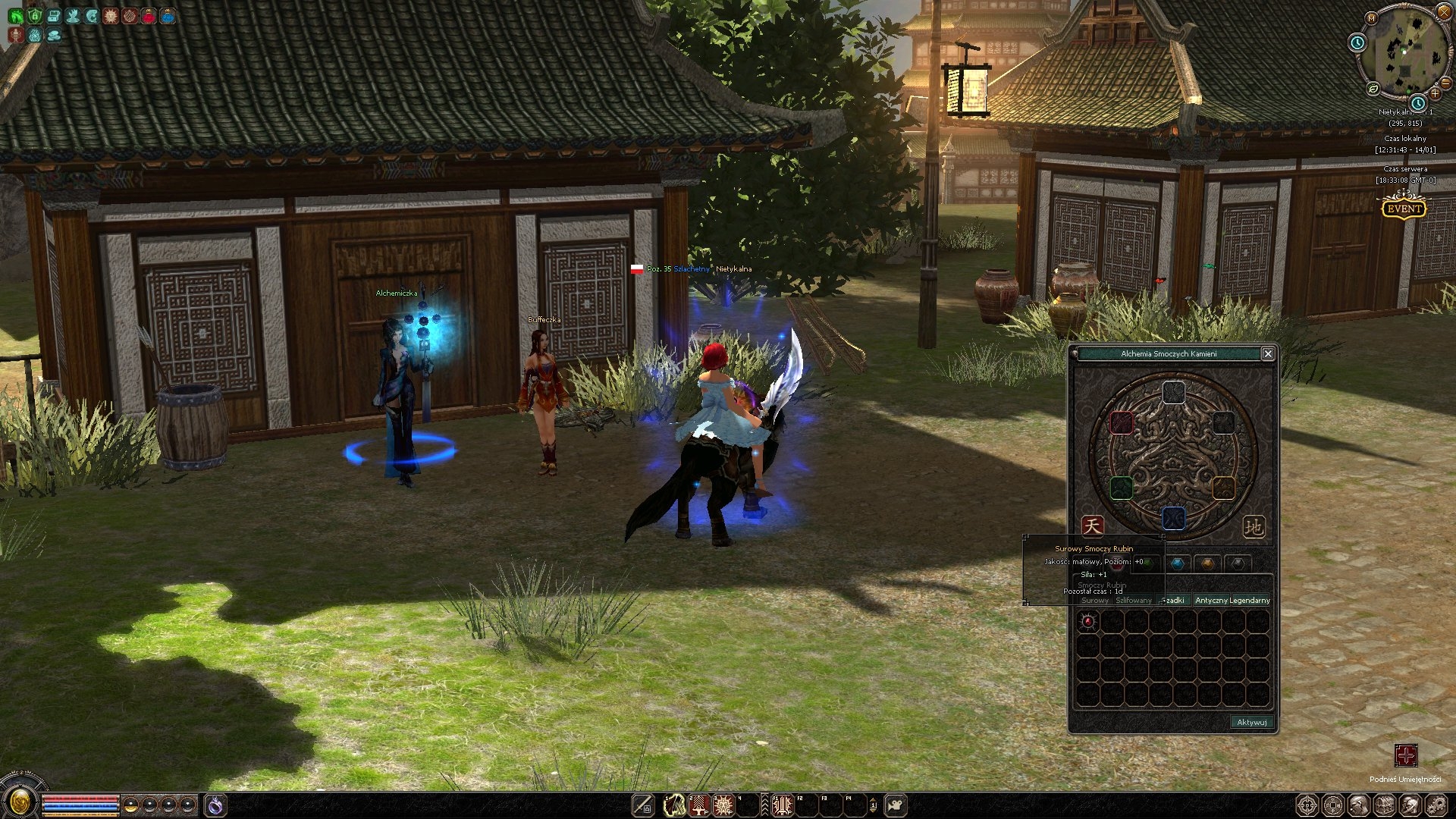Open the full map with the M button
Screen dimensions: 1456x819
[1371, 17]
